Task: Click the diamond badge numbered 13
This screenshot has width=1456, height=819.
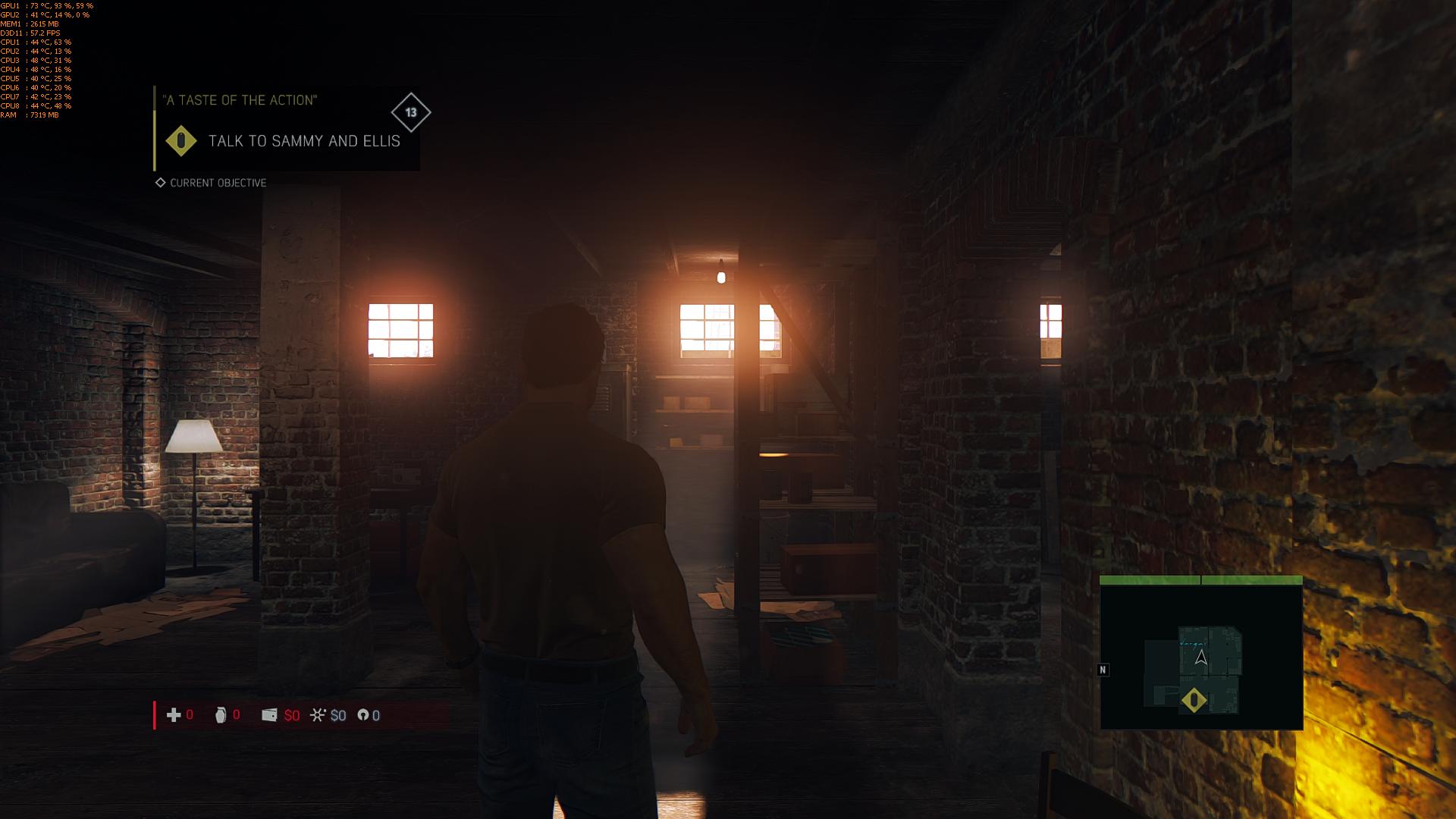Action: pos(411,113)
